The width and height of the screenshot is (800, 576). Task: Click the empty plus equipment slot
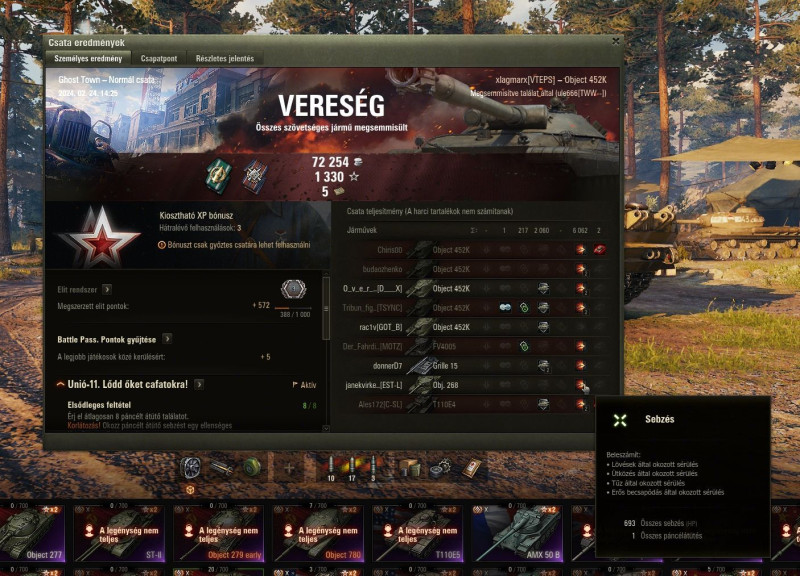(290, 467)
